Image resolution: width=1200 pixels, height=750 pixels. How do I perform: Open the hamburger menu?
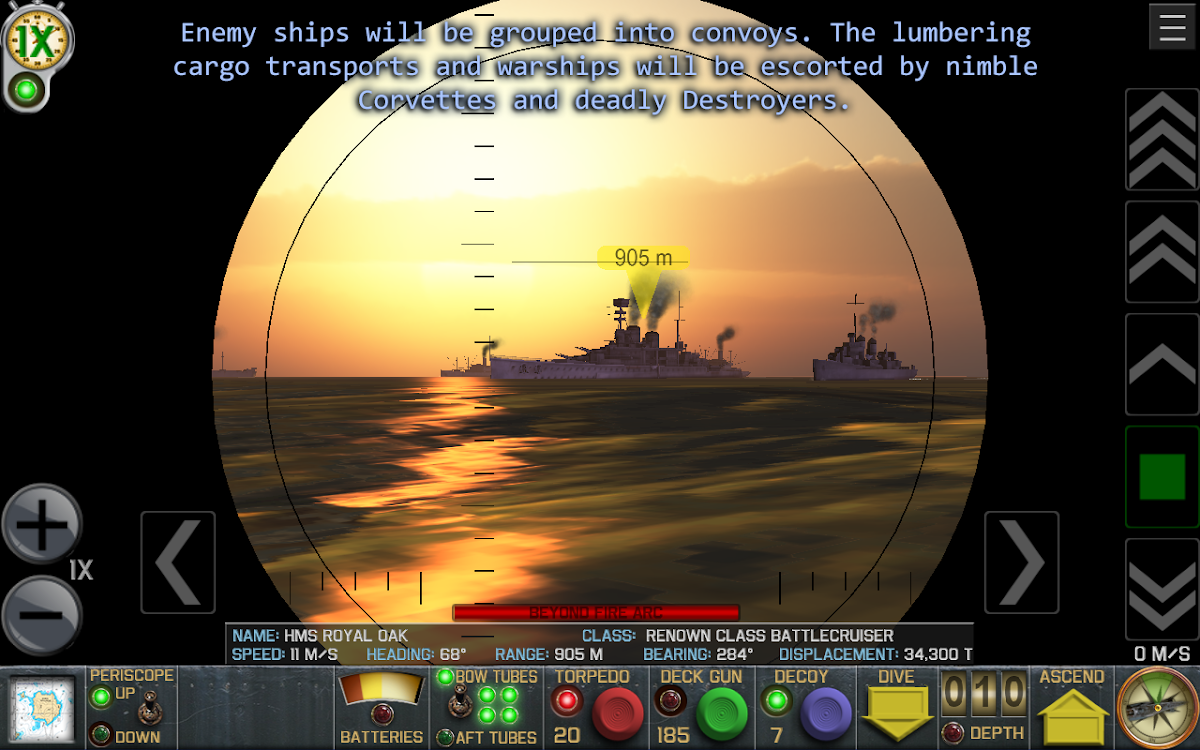1172,27
